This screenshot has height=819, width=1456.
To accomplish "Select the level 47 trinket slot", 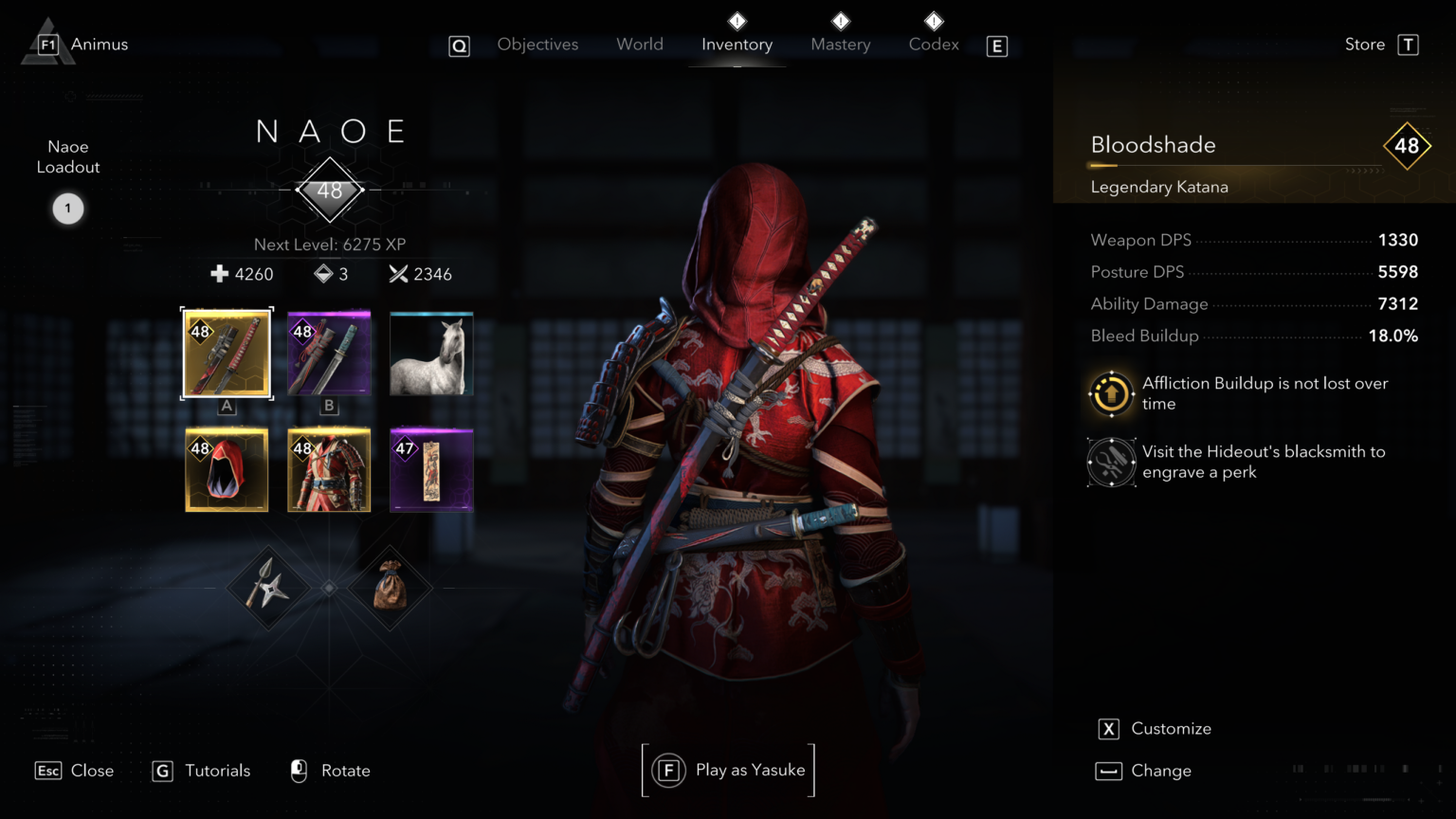I will pos(431,469).
